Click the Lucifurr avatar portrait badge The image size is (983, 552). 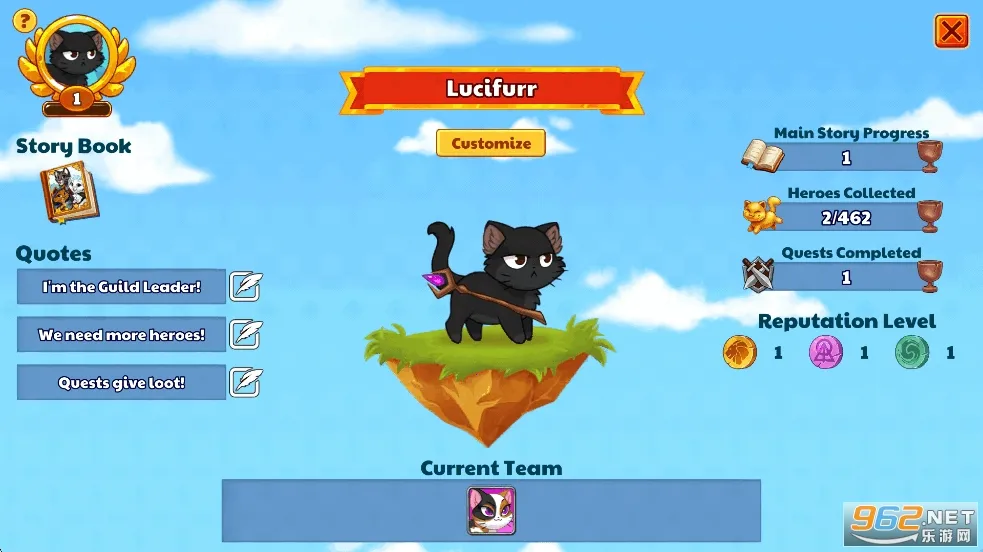tap(76, 58)
